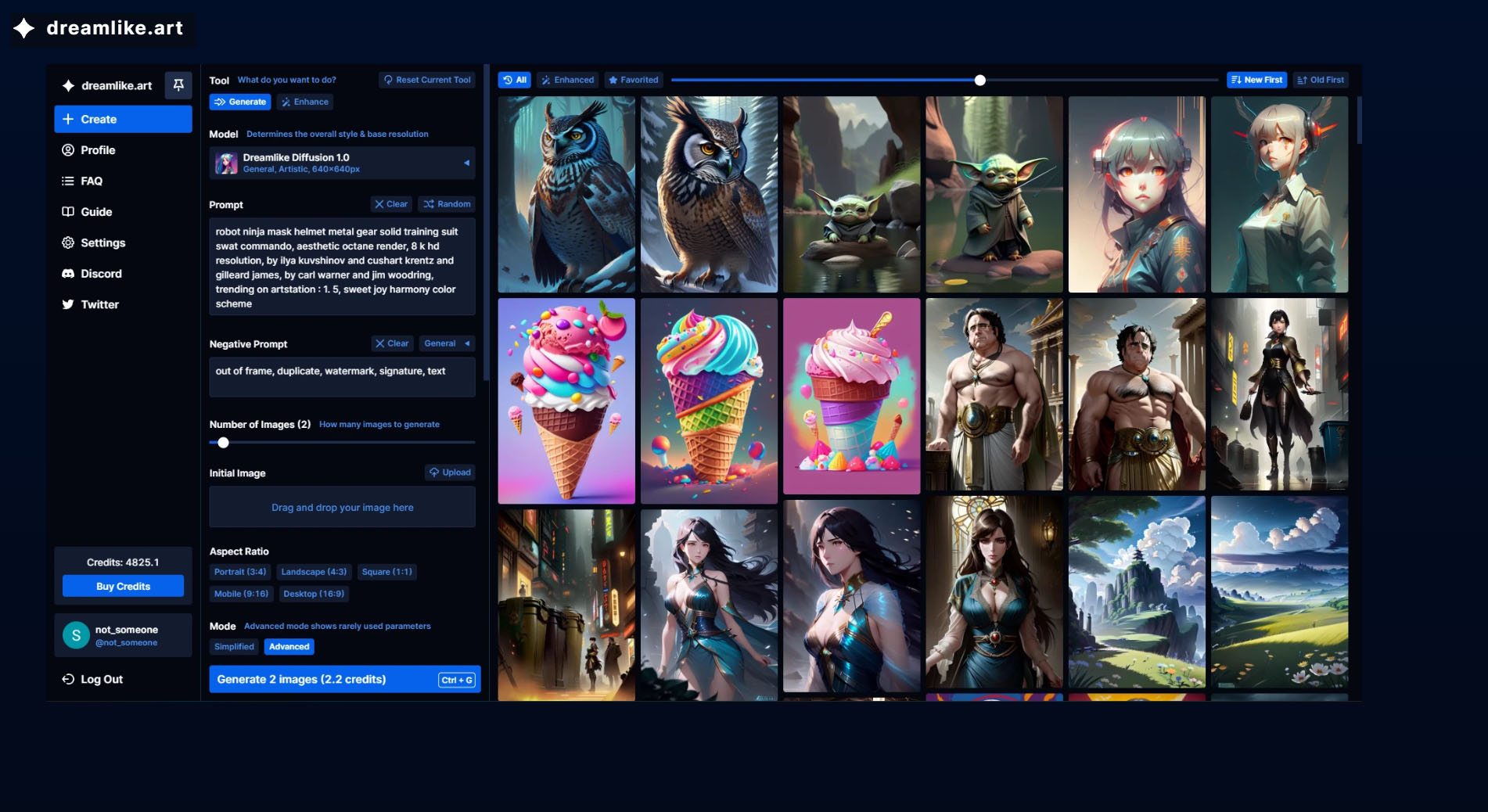Switch to the Enhance tool
Viewport: 1488px width, 812px height.
305,102
